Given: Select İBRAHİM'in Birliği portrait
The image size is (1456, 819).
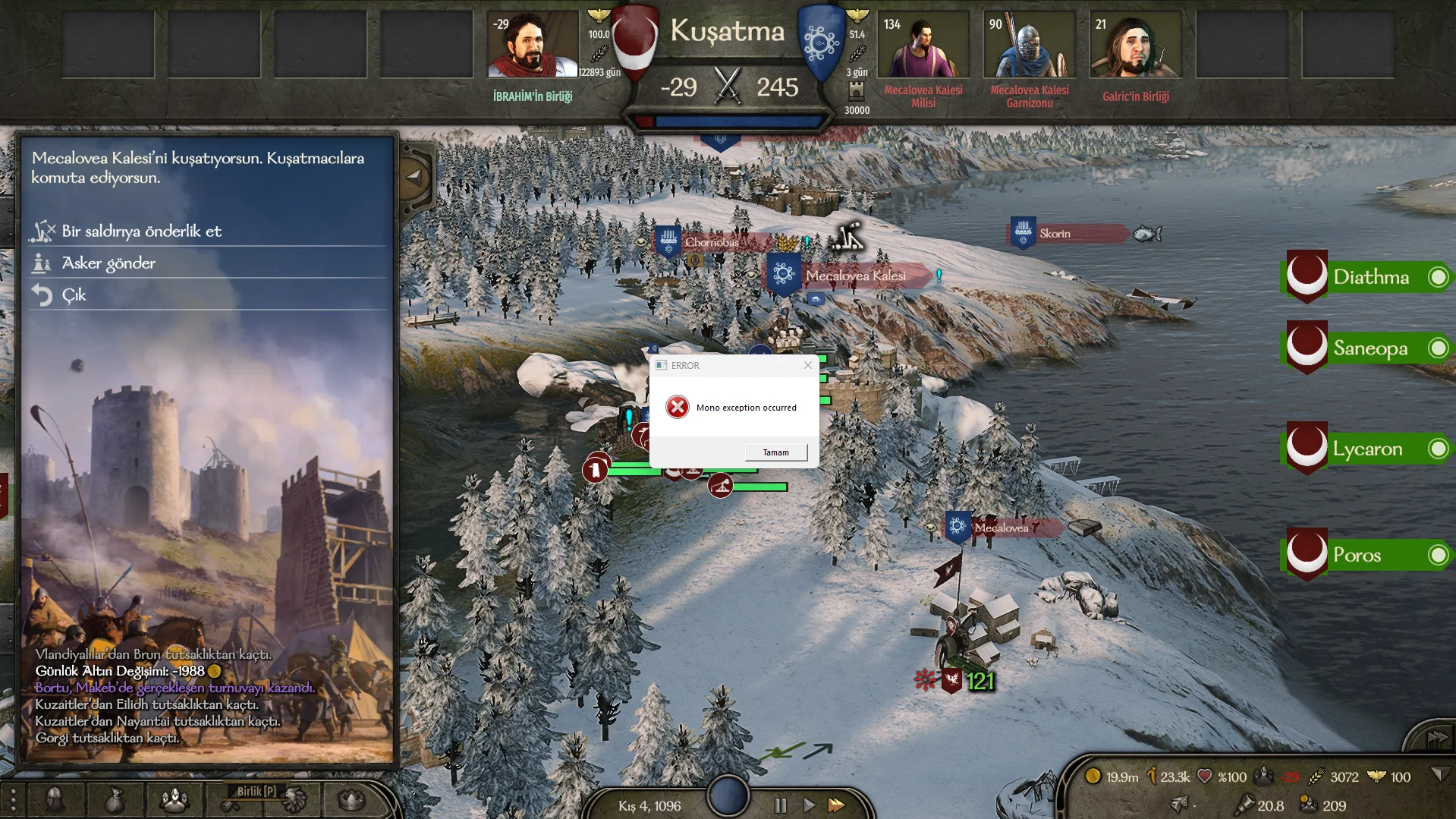Looking at the screenshot, I should tap(532, 44).
